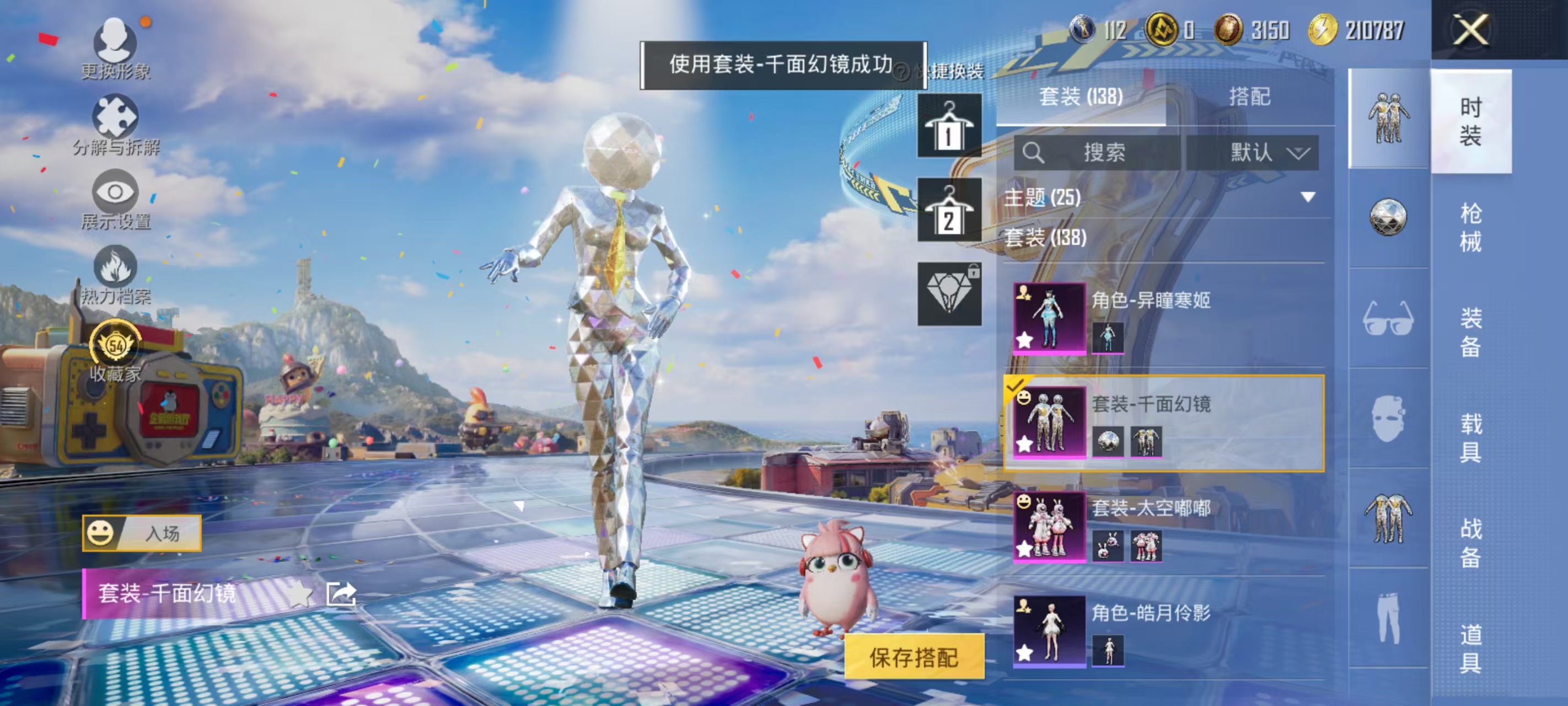Open the 默认 sorting dropdown
The image size is (1568, 706).
tap(1263, 153)
